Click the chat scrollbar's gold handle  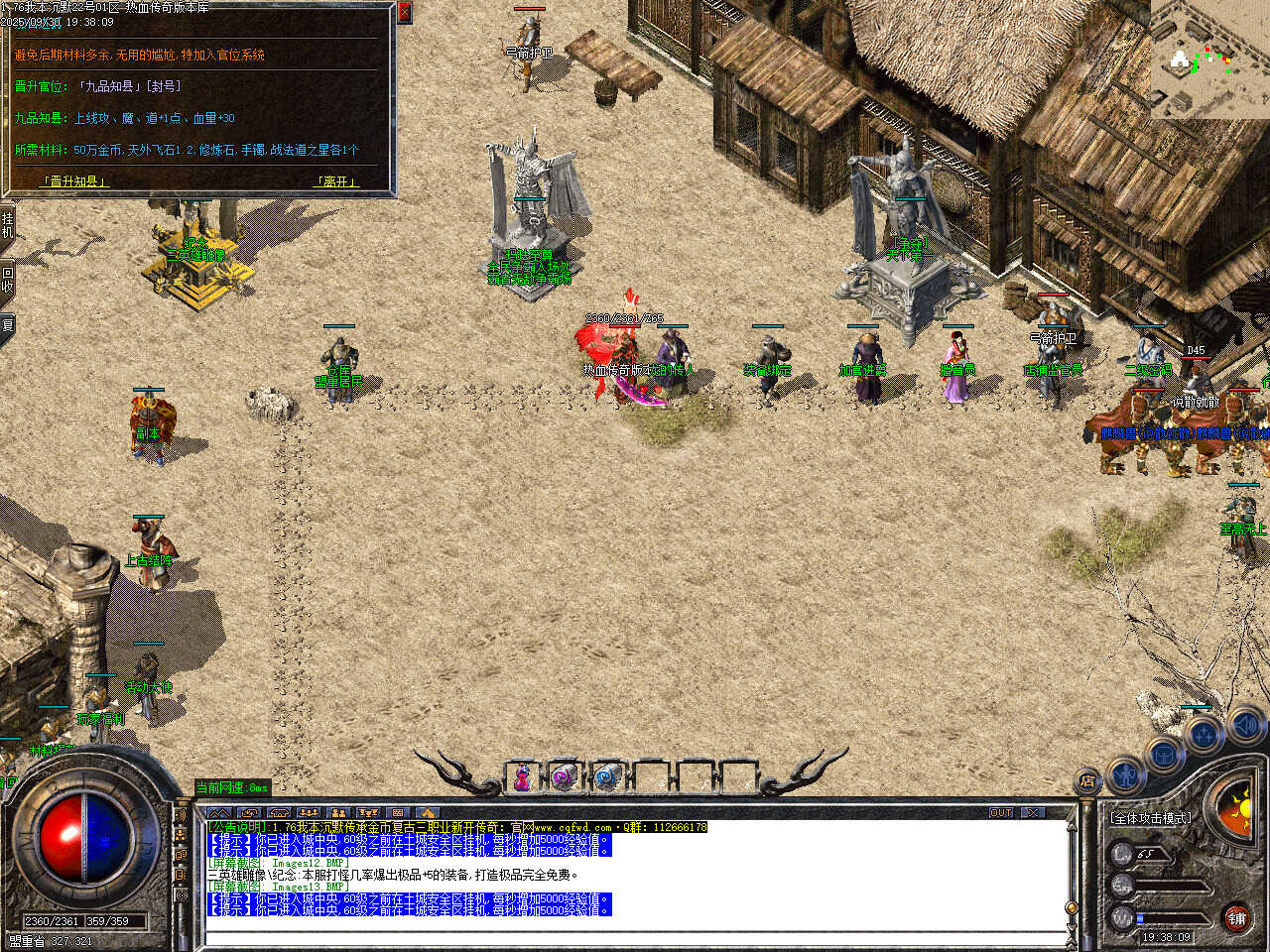(1071, 907)
